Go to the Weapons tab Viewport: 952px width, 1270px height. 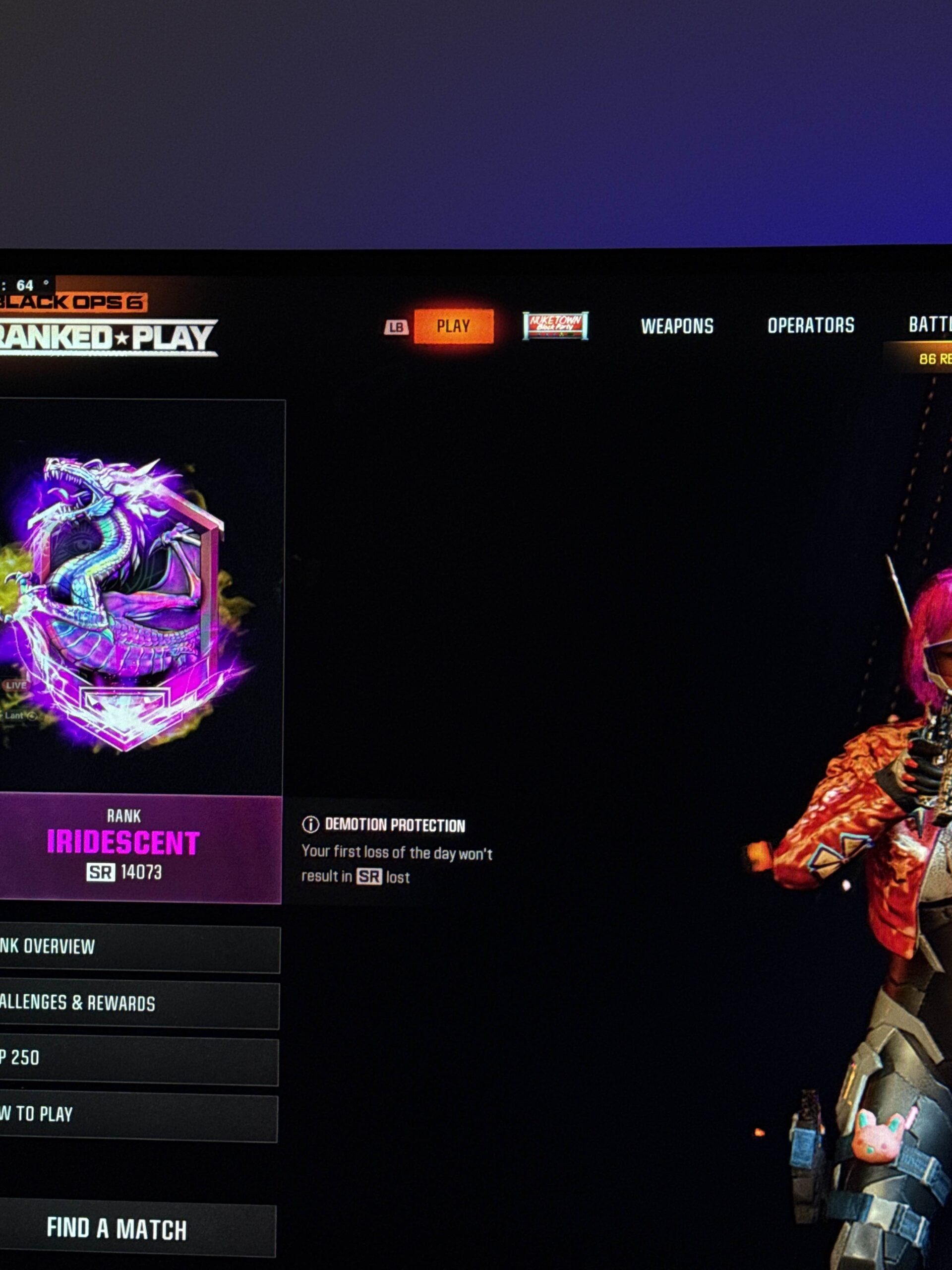tap(676, 326)
